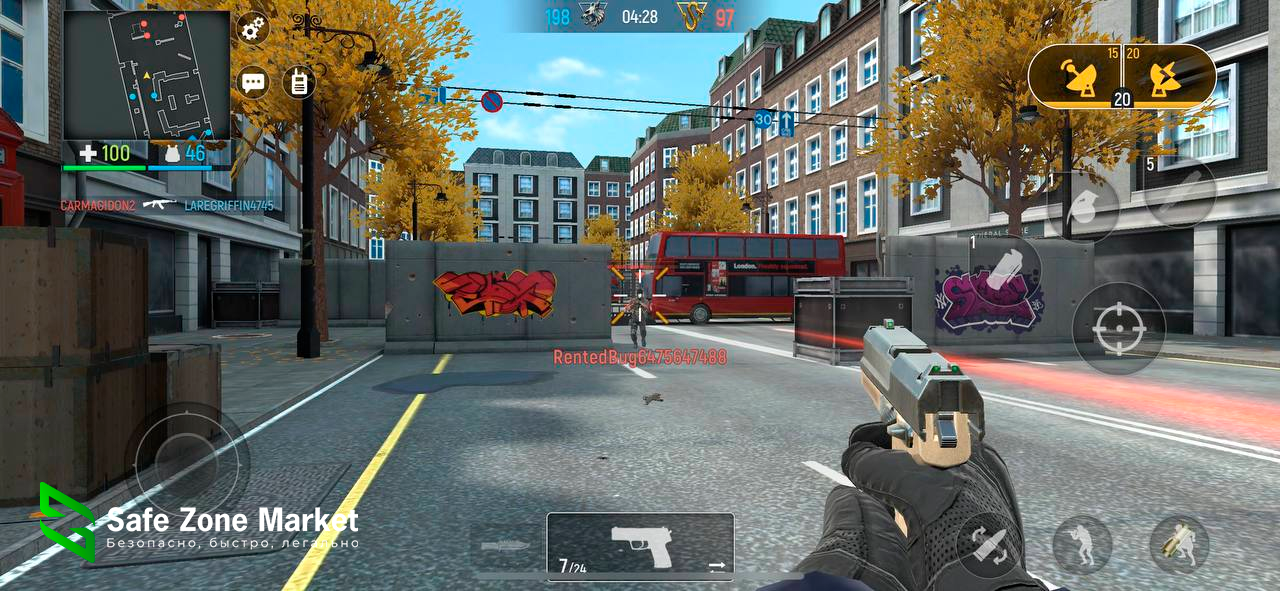This screenshot has height=591, width=1280.
Task: Activate the lightning radar jammer killstreak
Action: [x=1164, y=78]
